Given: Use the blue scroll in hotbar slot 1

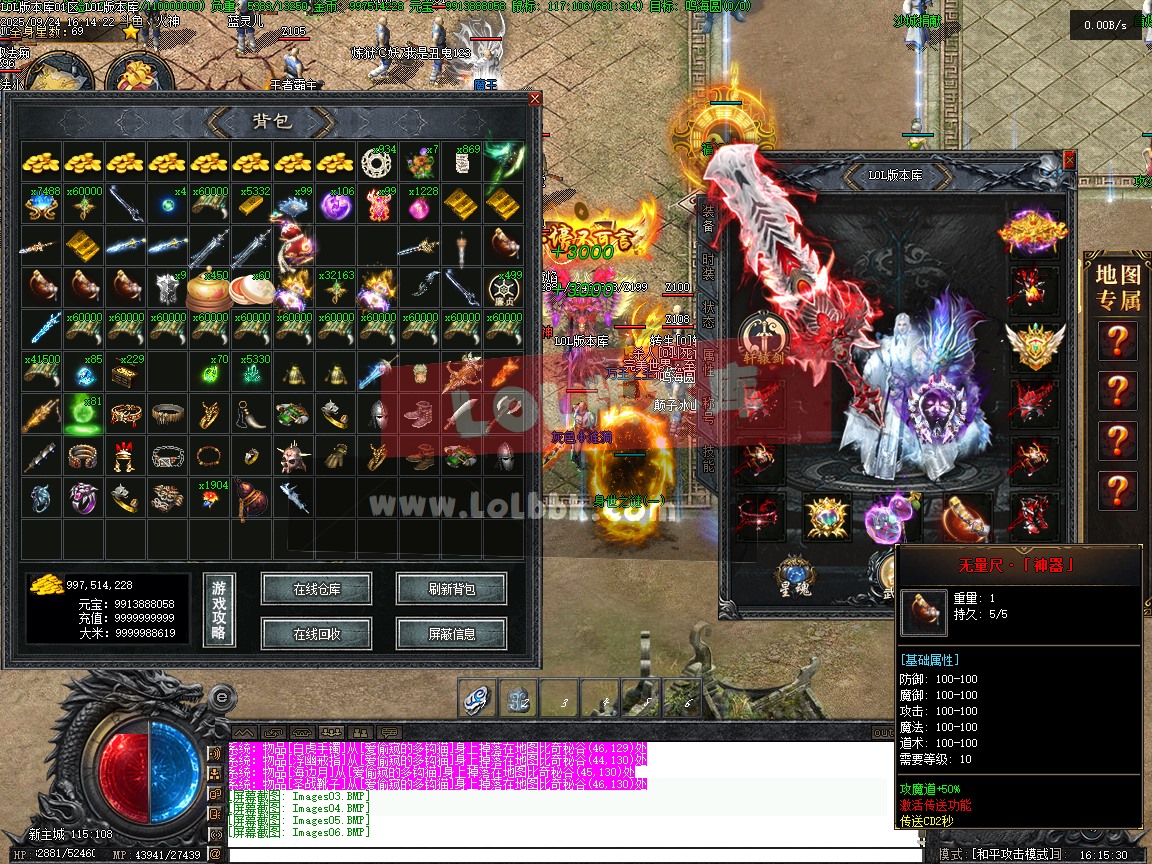Looking at the screenshot, I should [477, 699].
